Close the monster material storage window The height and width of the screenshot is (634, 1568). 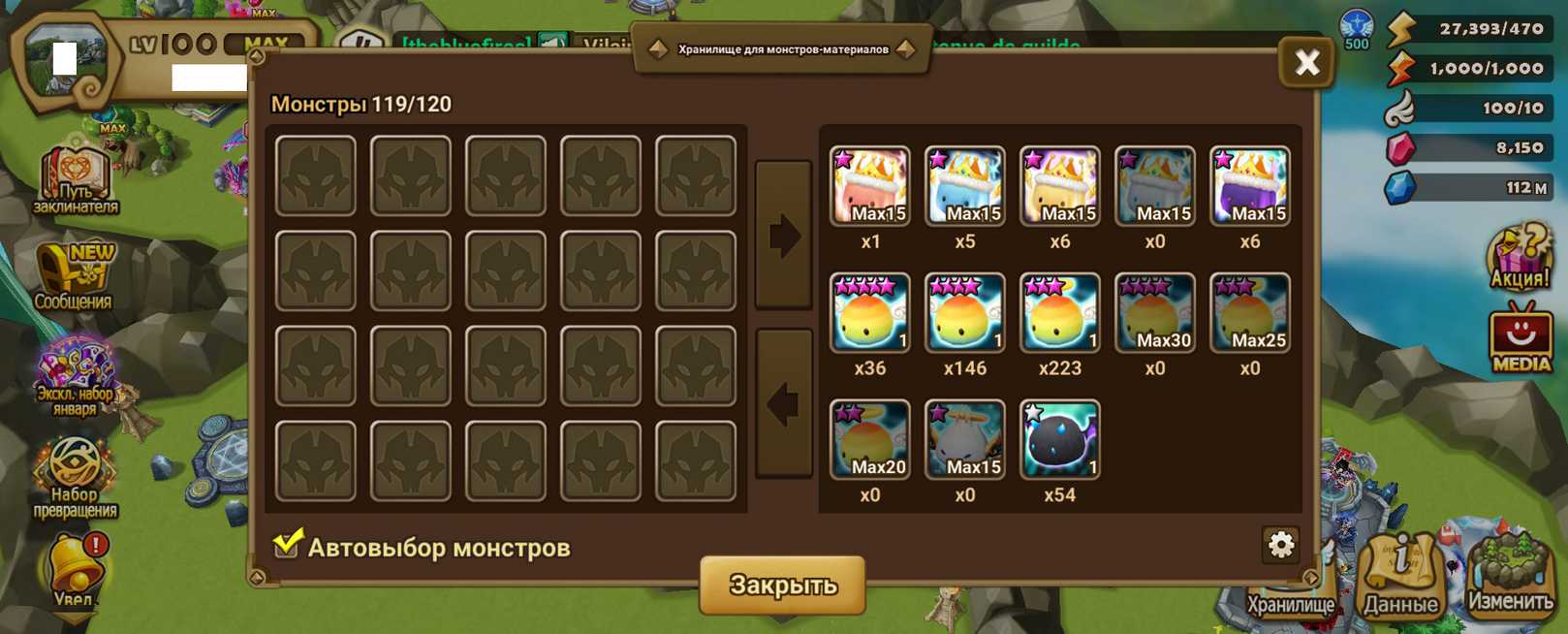pyautogui.click(x=1306, y=63)
